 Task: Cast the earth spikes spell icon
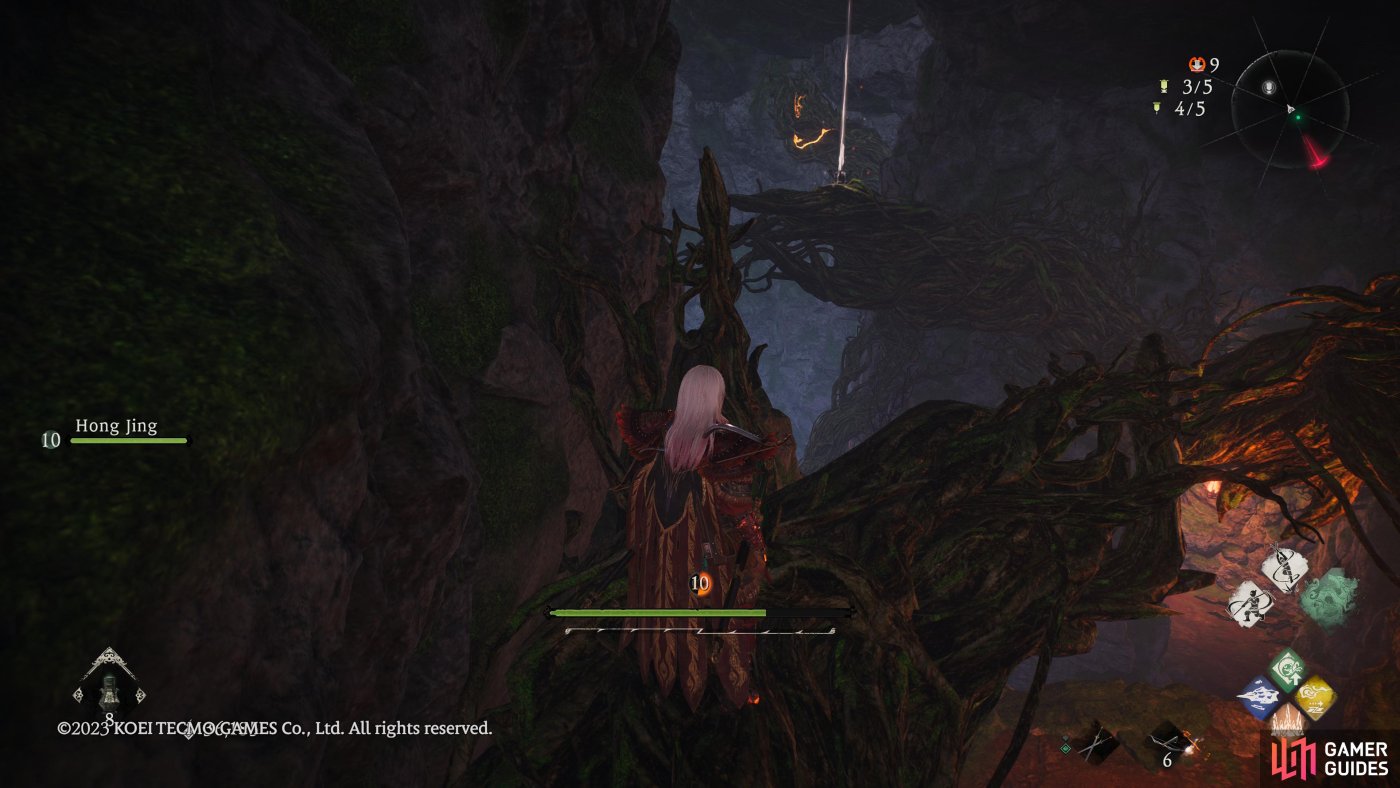point(1286,721)
